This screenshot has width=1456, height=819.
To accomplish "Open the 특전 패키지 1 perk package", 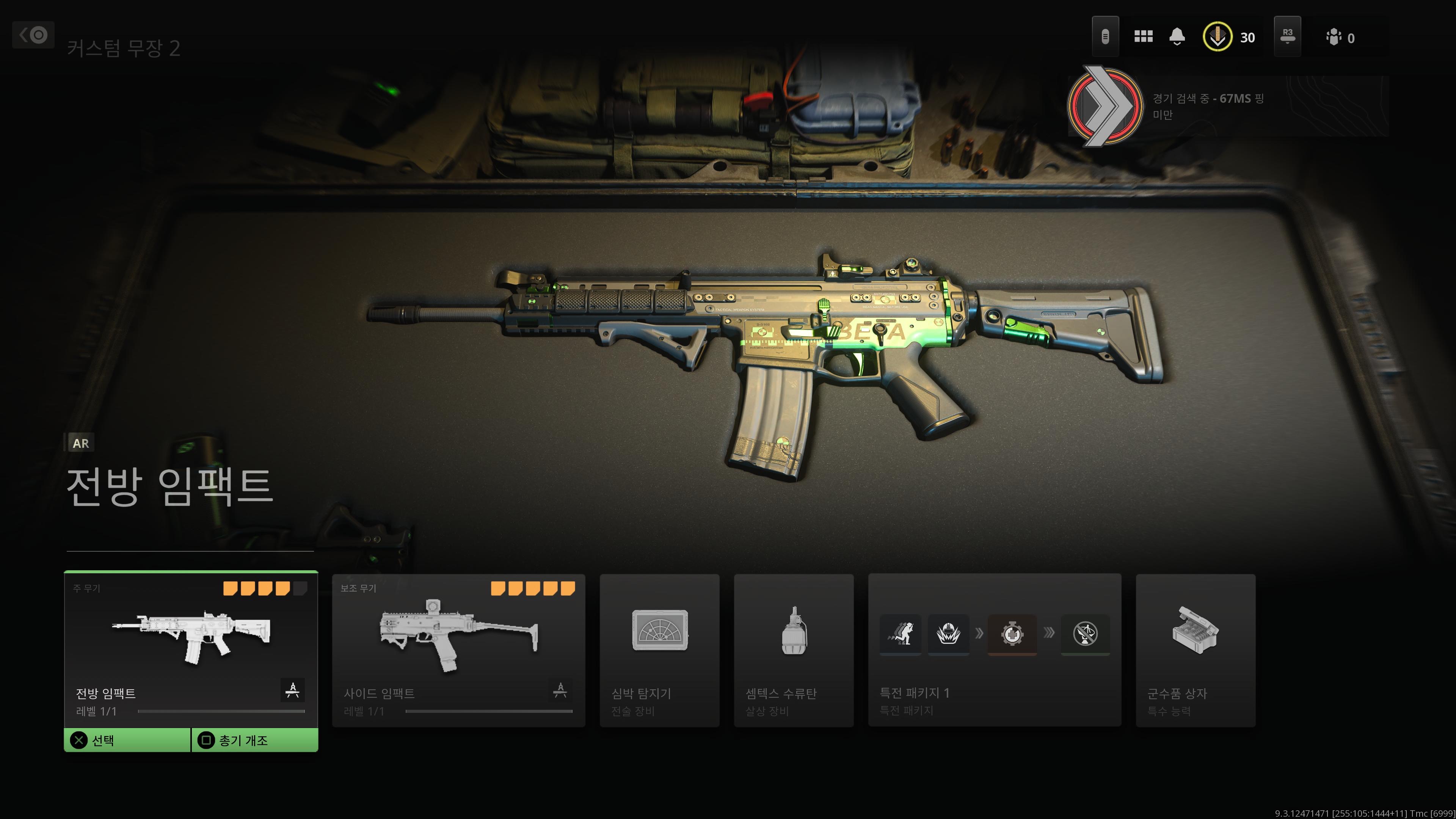I will click(994, 650).
